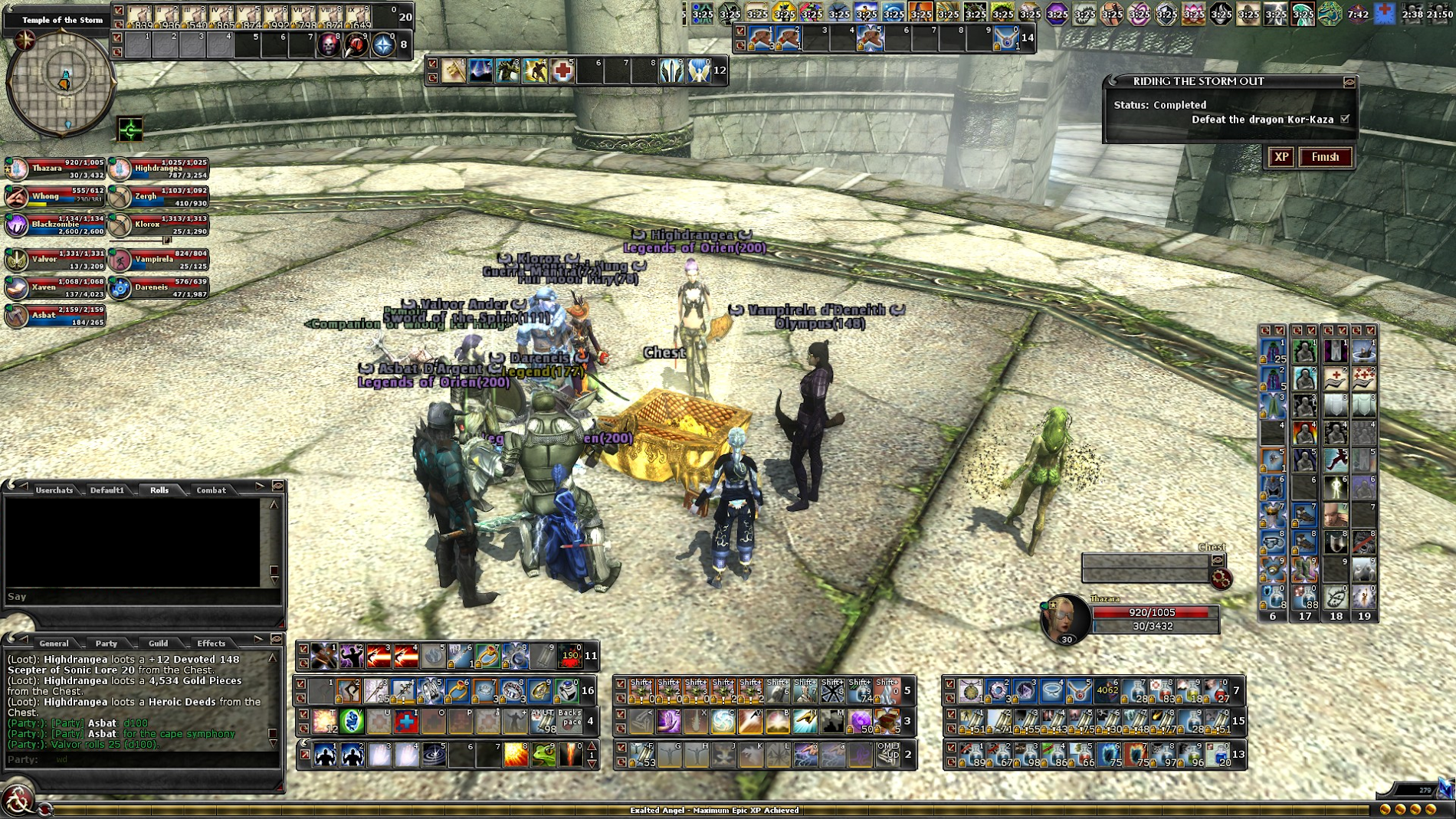Select party member Blackzombie's frame
Screen dimensions: 1456x819
point(54,225)
